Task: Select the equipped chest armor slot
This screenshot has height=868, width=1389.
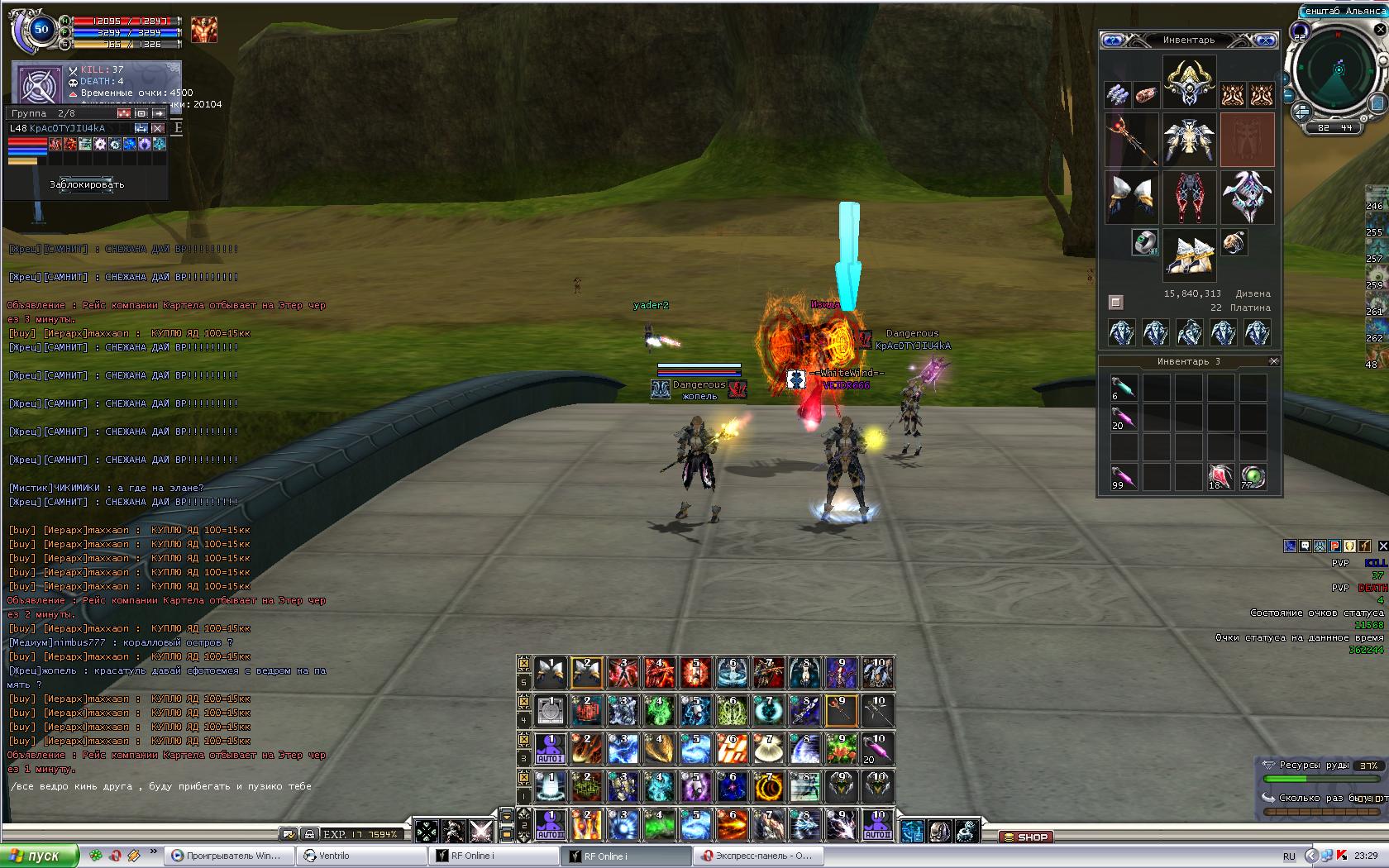Action: (1189, 139)
